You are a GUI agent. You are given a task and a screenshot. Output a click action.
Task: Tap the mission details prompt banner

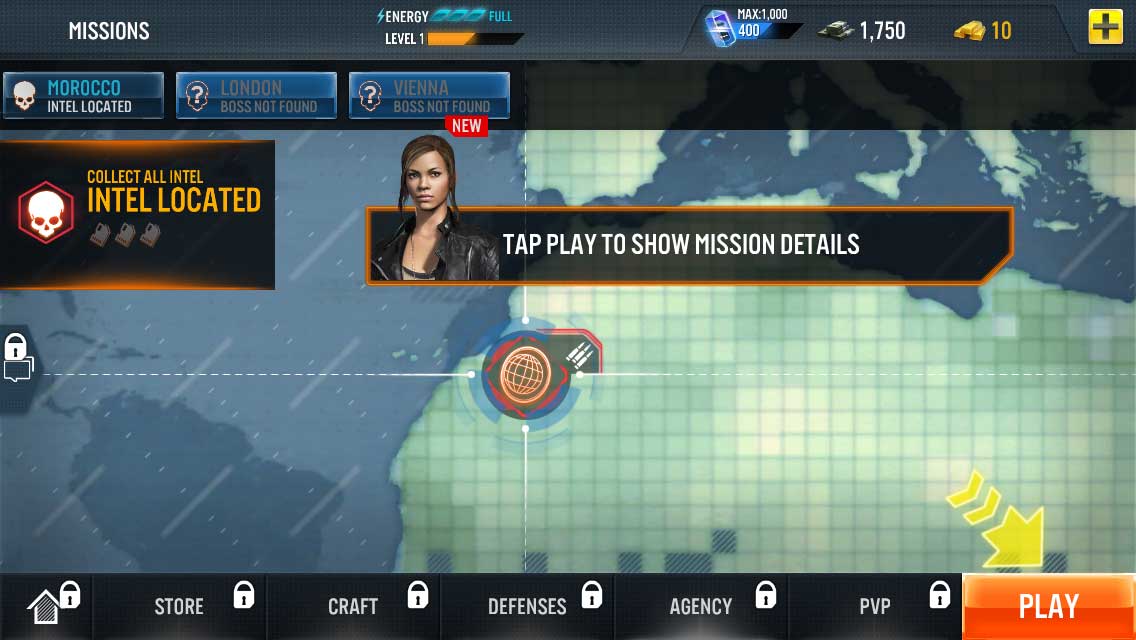[x=690, y=245]
